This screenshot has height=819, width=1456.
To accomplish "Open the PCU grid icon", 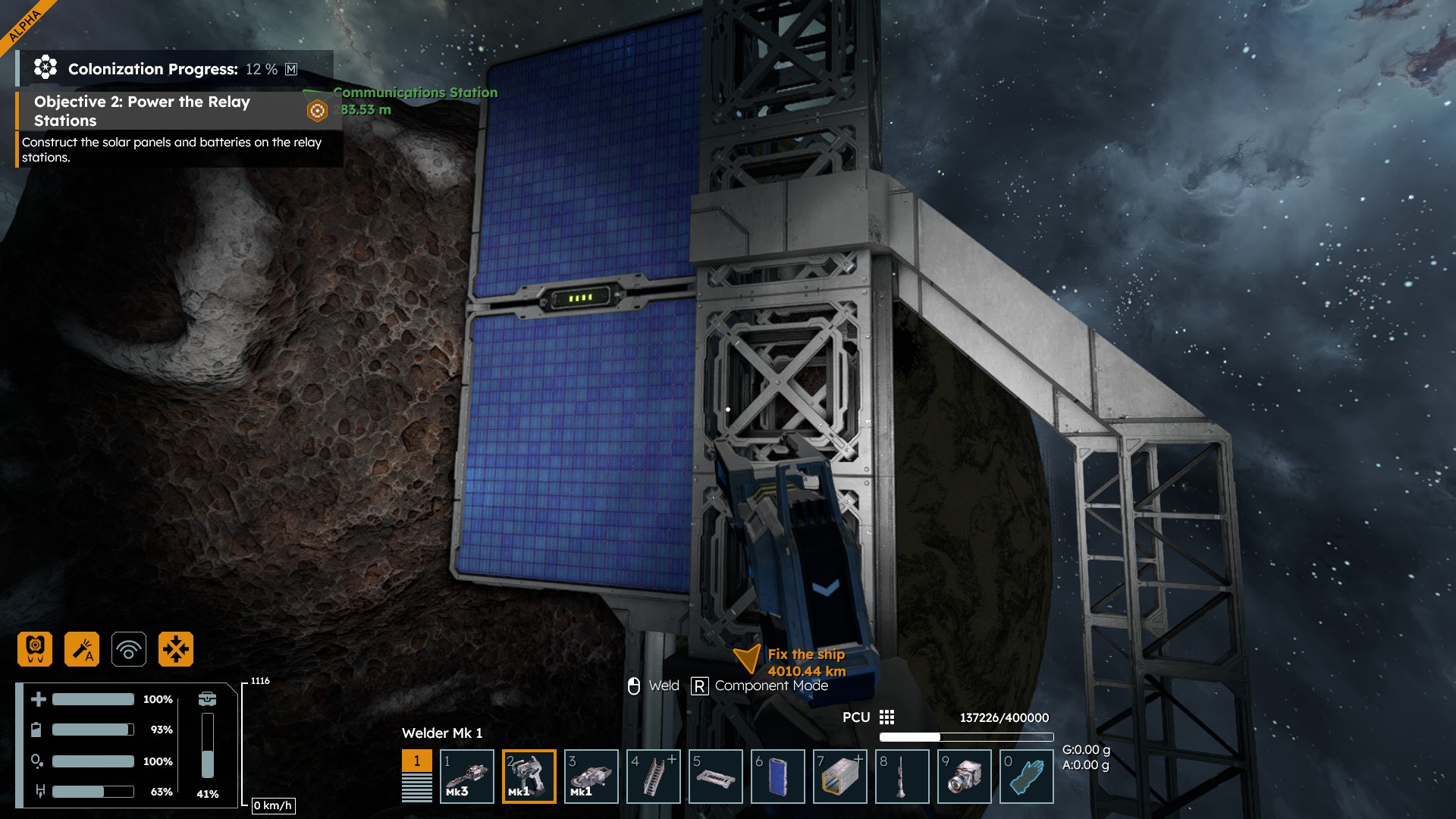I will coord(886,717).
